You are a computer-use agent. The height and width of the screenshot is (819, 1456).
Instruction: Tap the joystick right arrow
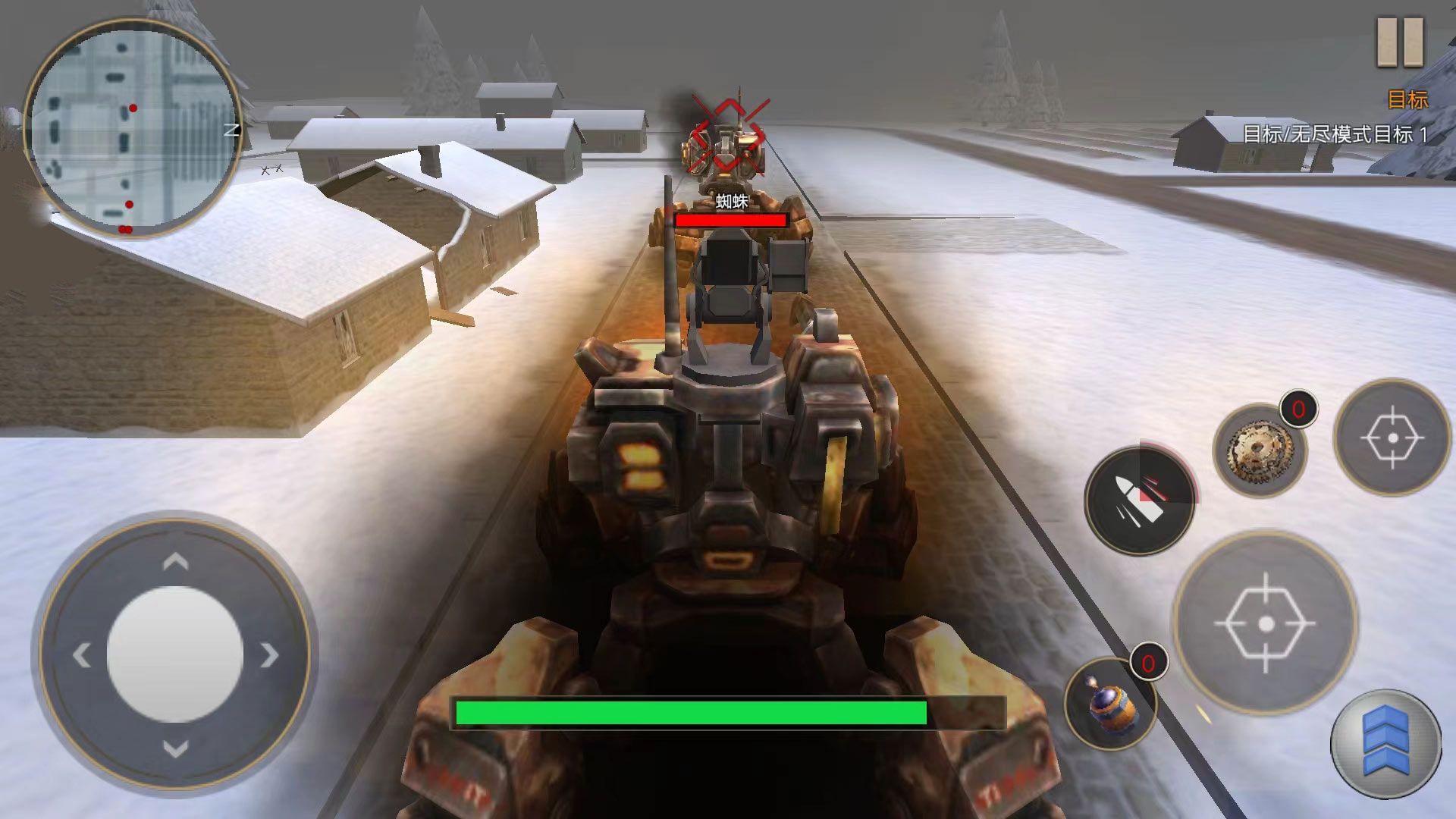point(269,654)
